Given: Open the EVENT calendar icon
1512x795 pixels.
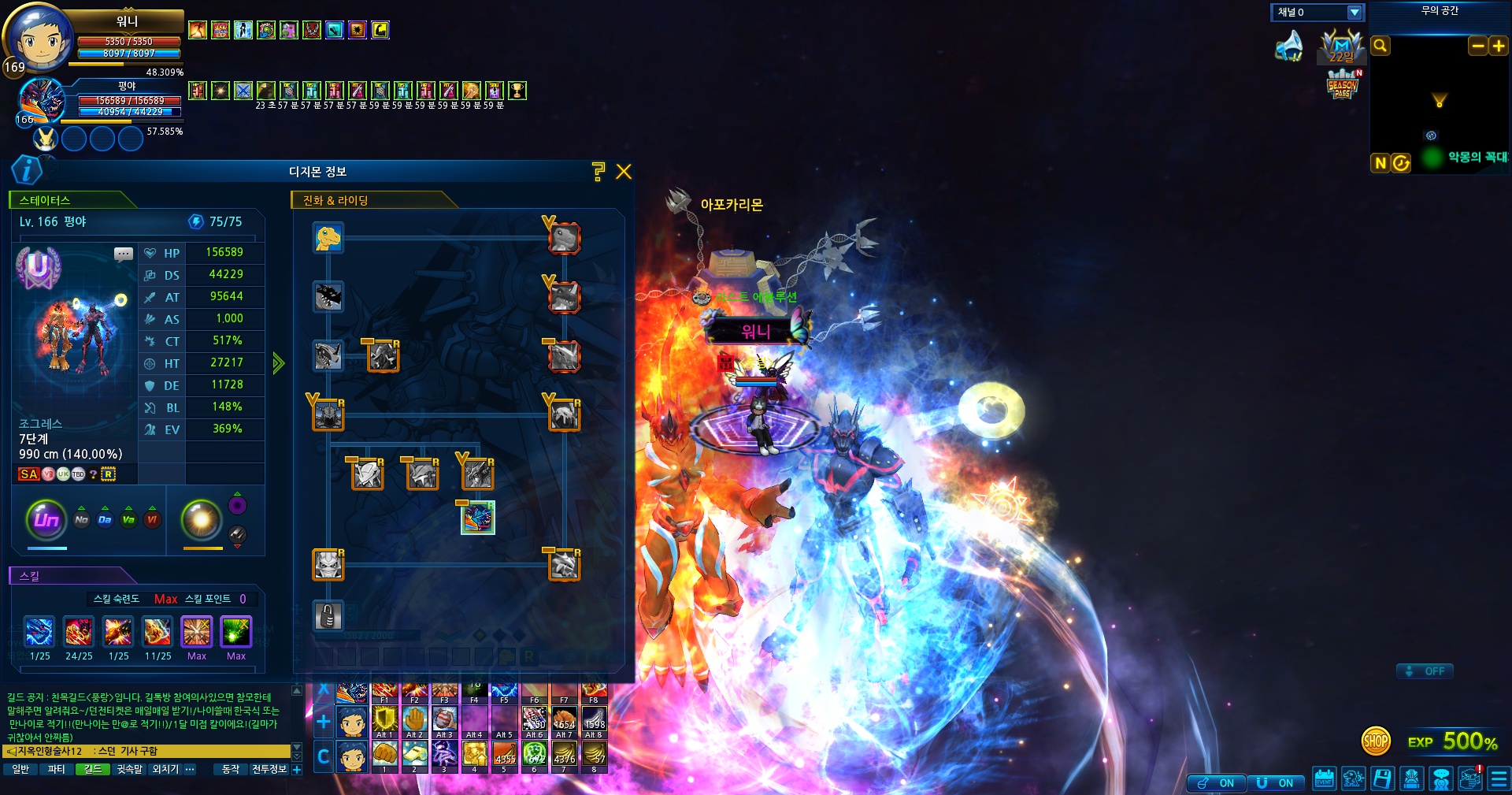Looking at the screenshot, I should [x=1324, y=778].
